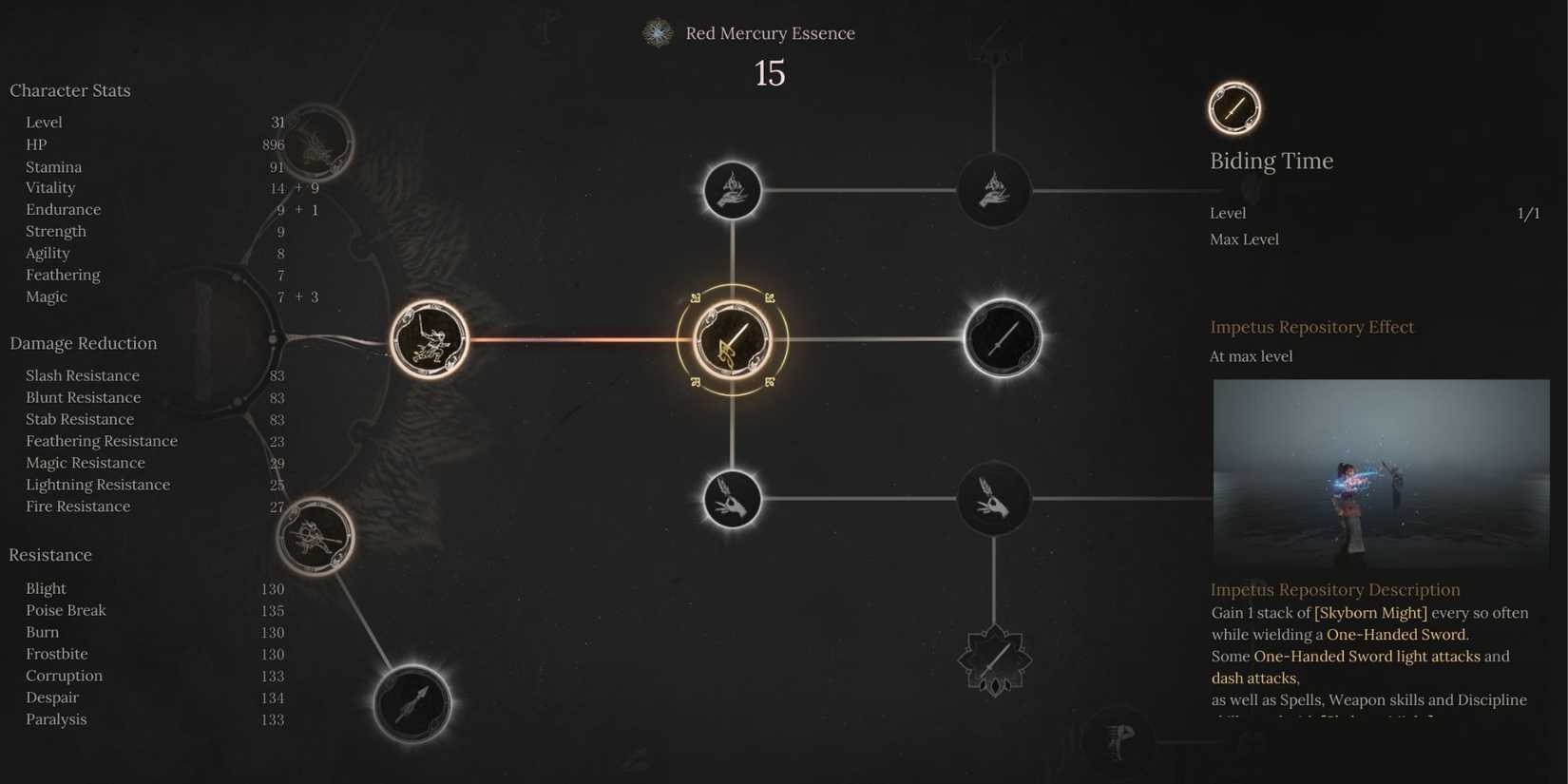Image resolution: width=1568 pixels, height=784 pixels.
Task: Click the galloping-figure node left of Biding Time
Action: (430, 339)
